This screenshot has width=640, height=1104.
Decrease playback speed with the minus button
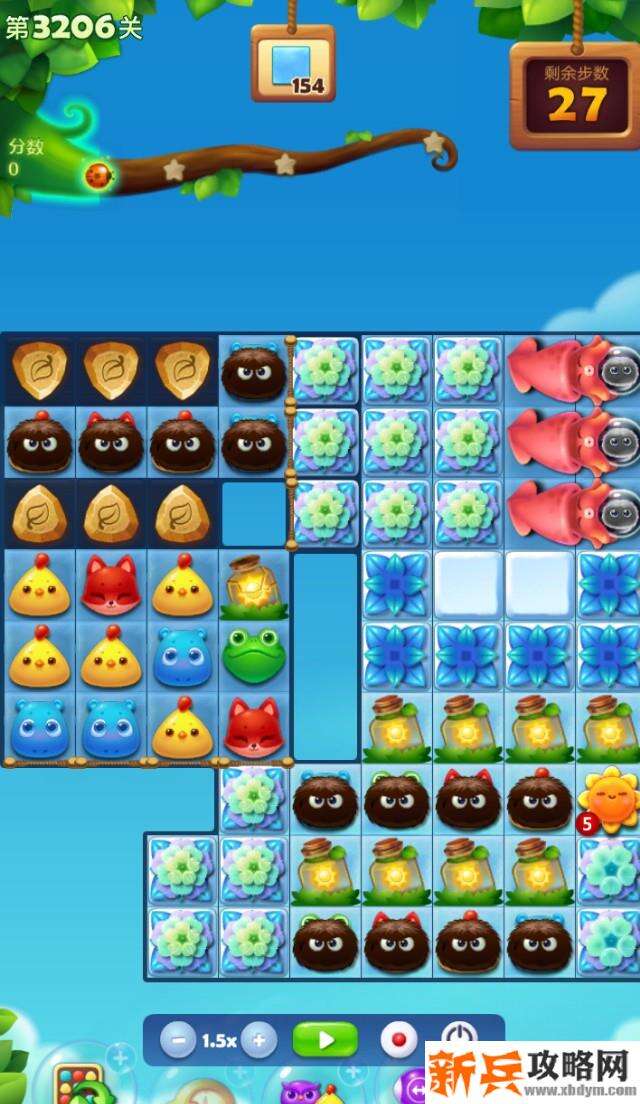click(178, 1040)
